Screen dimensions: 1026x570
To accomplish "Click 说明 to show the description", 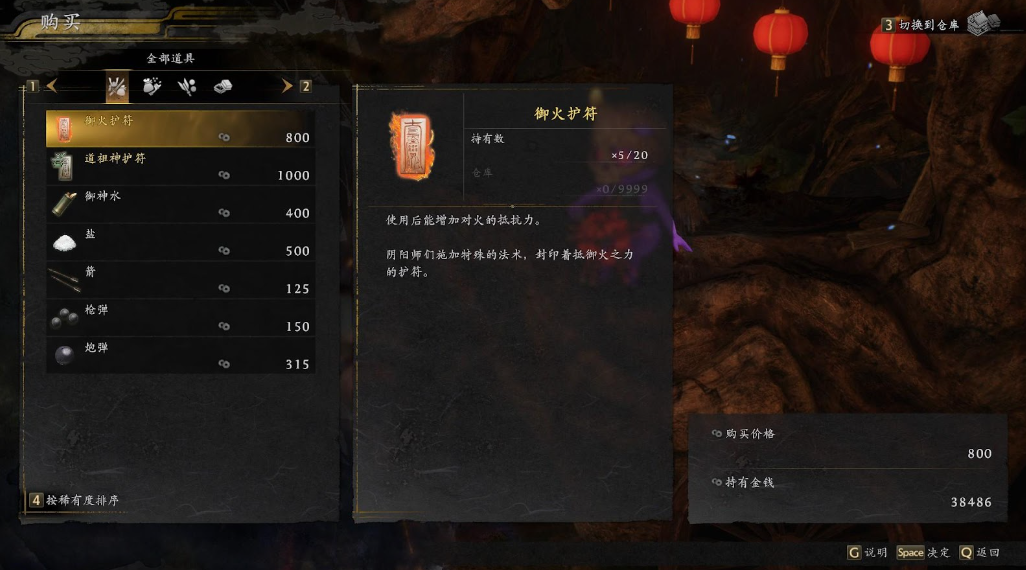I will [x=867, y=552].
